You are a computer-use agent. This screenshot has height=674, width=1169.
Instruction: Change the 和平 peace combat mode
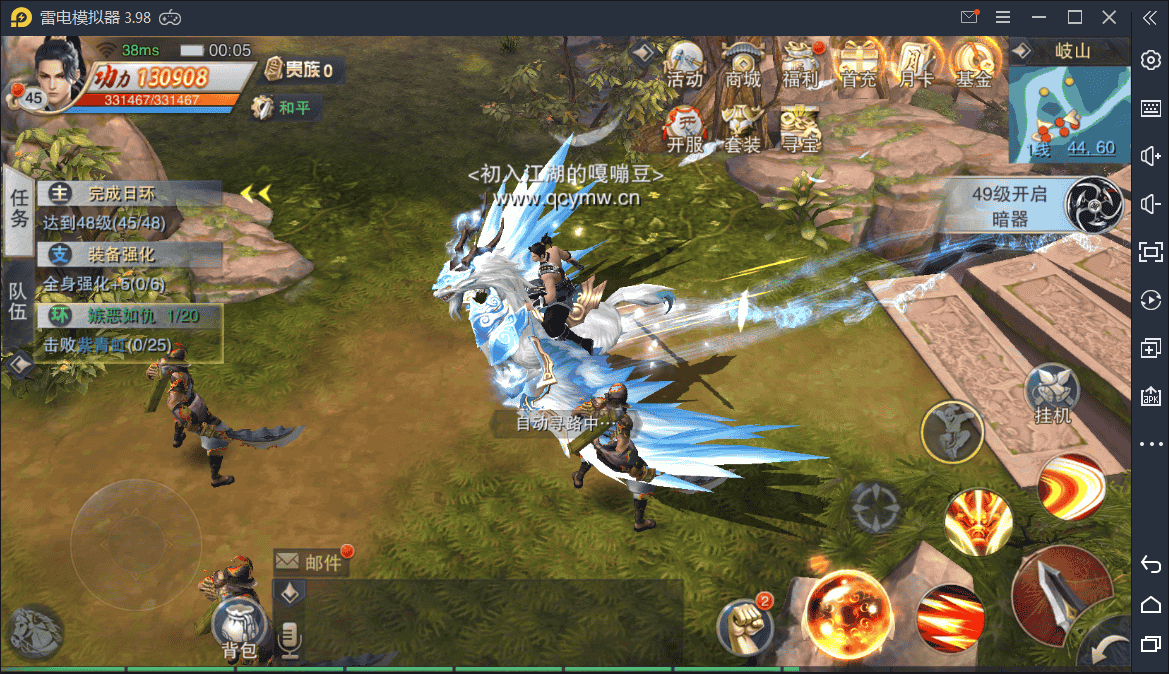(283, 107)
